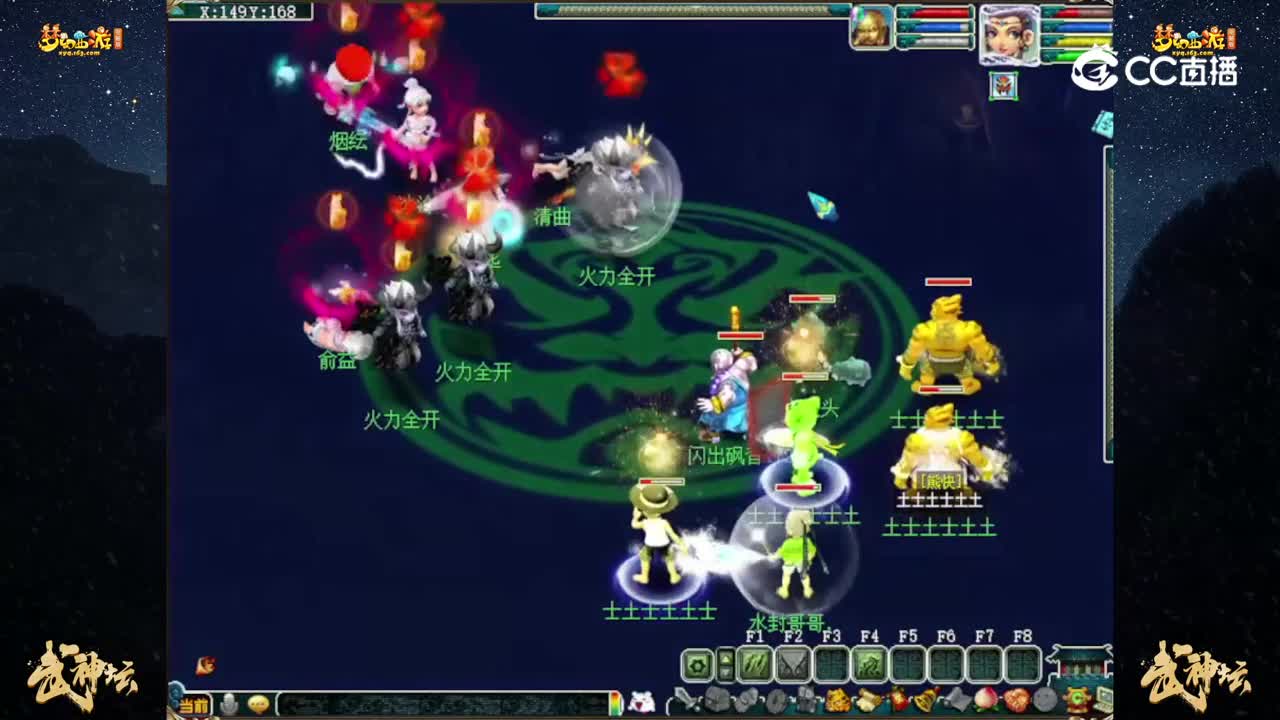Select the F4 green beast skill icon
The image size is (1280, 720).
click(867, 663)
